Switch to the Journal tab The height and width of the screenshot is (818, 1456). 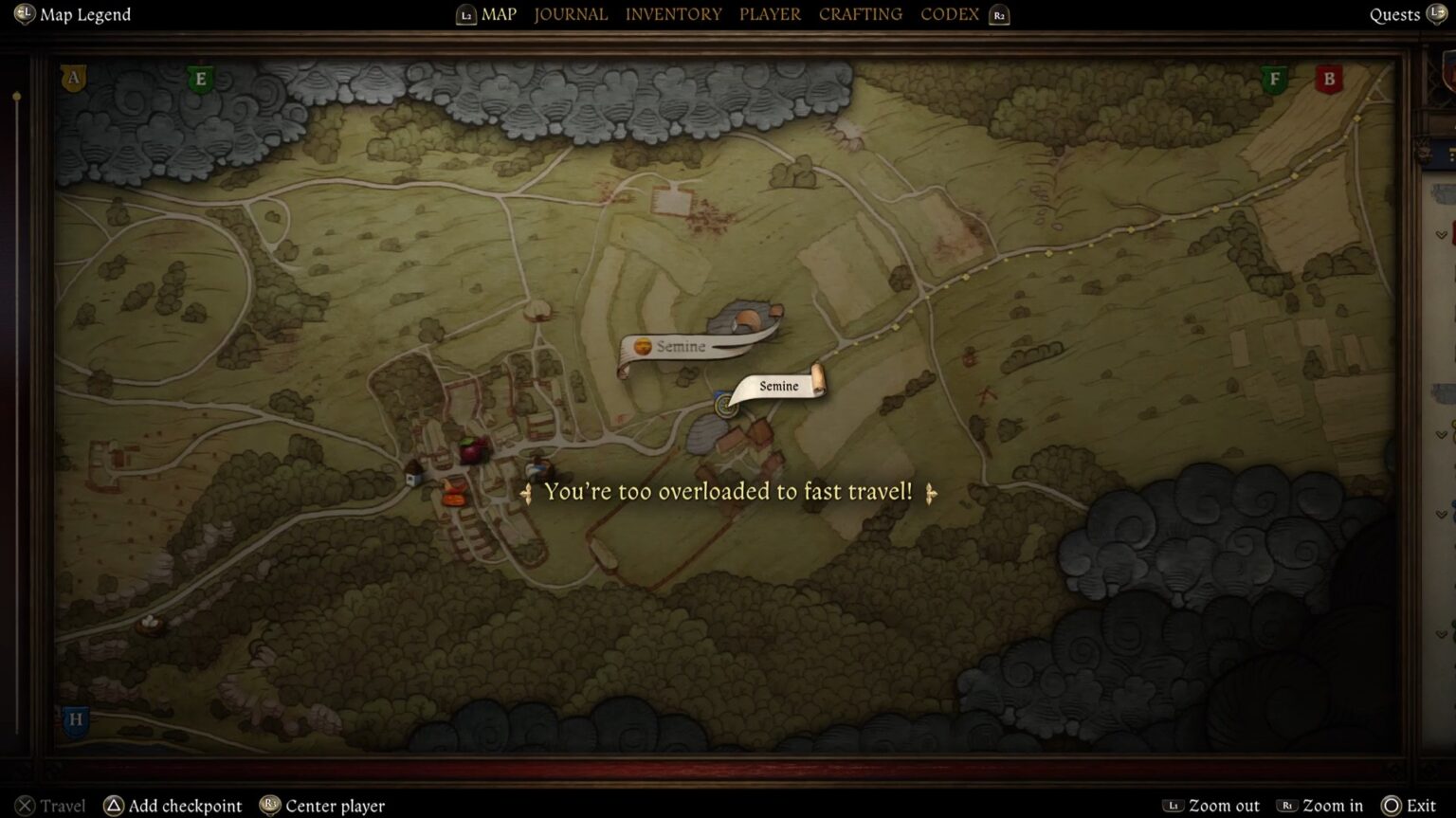tap(571, 14)
